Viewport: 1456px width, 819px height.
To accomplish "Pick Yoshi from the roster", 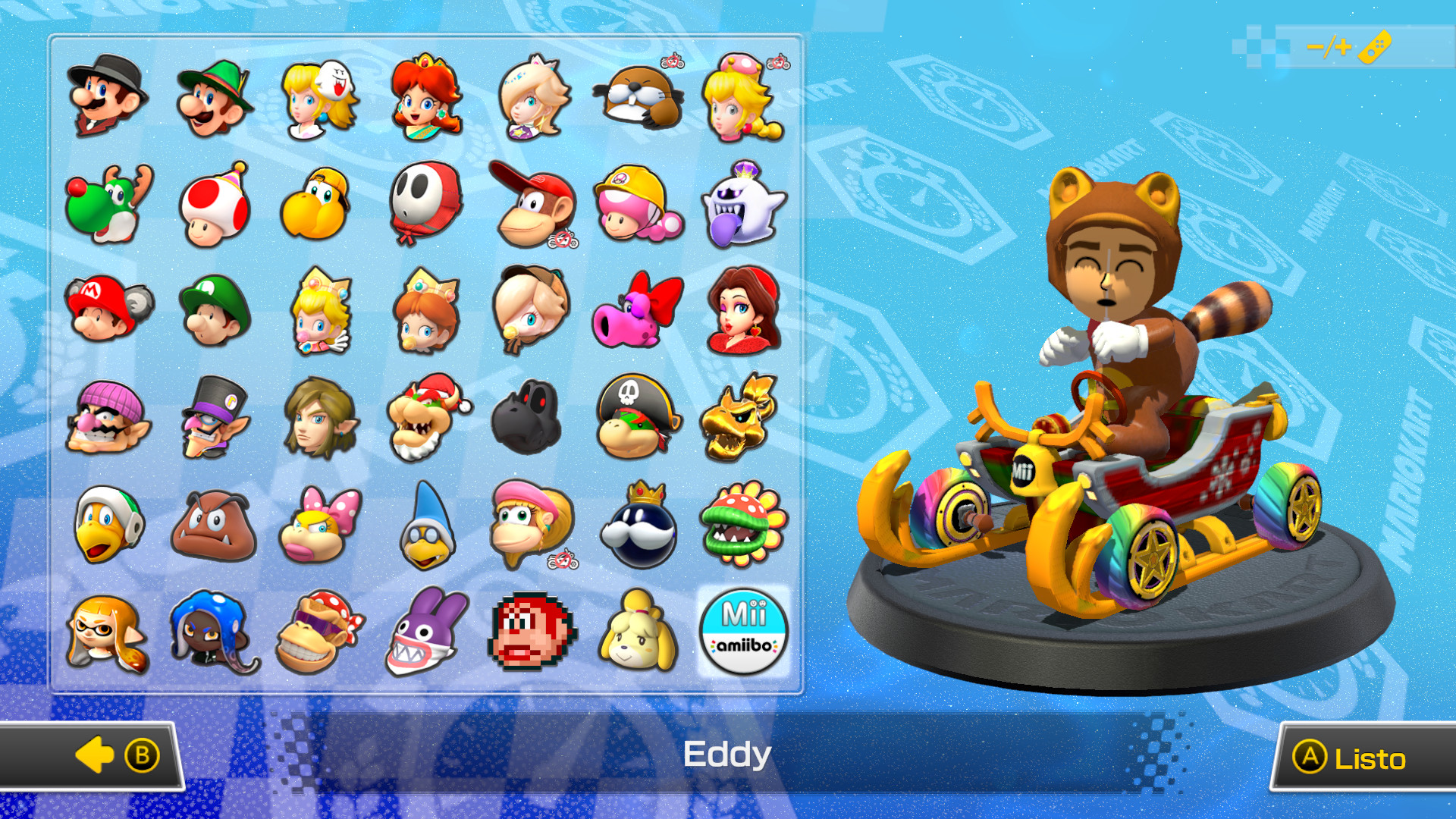I will coord(106,205).
